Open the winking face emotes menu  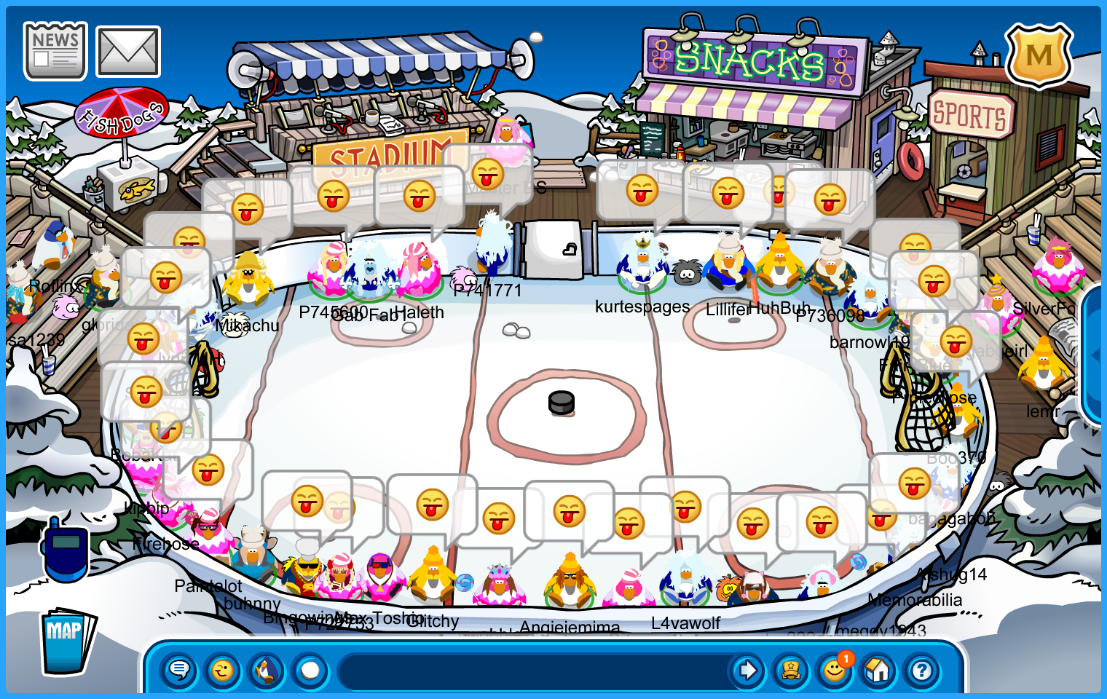coord(223,670)
